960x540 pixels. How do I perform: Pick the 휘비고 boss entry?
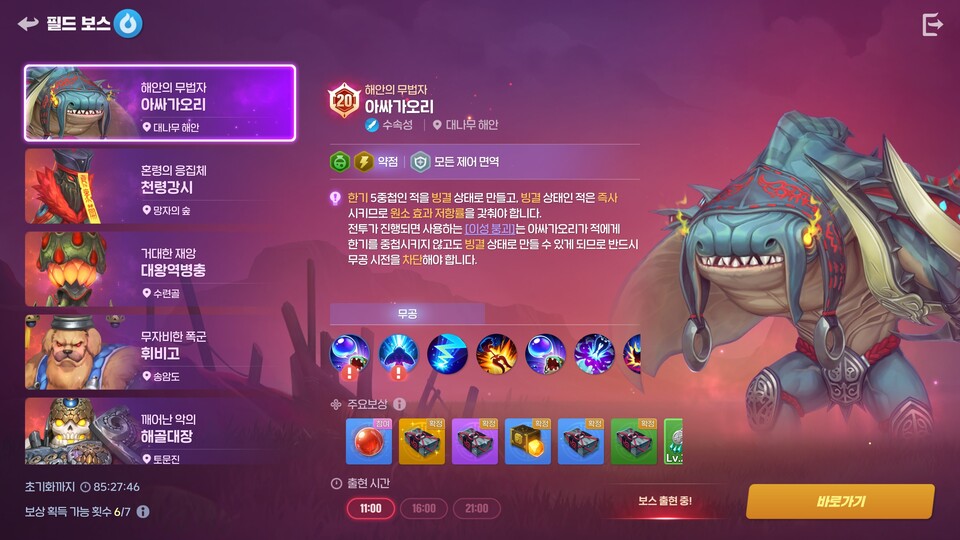click(160, 352)
